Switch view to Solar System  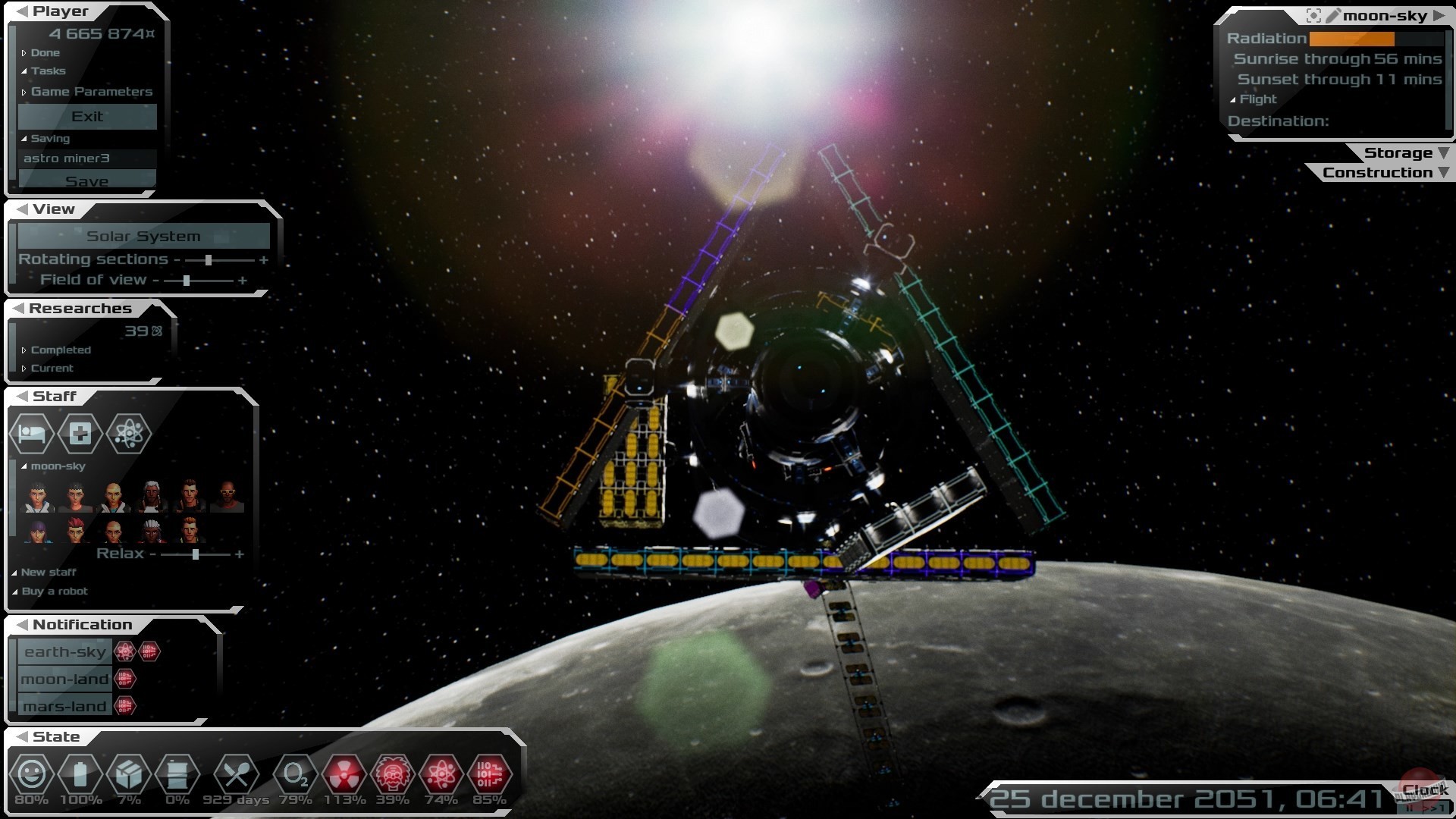click(x=143, y=236)
